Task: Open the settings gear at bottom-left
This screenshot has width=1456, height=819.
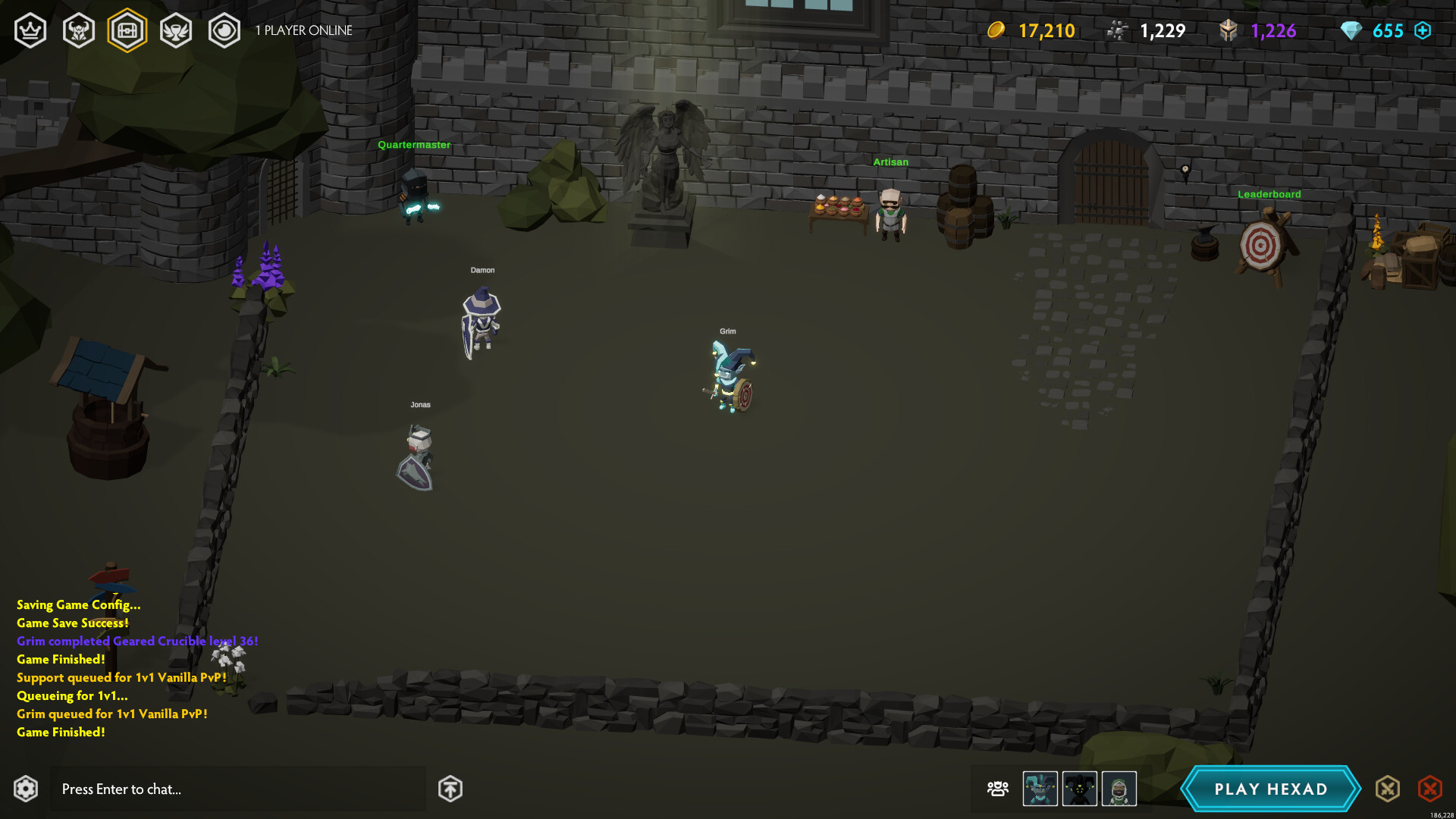Action: [26, 789]
